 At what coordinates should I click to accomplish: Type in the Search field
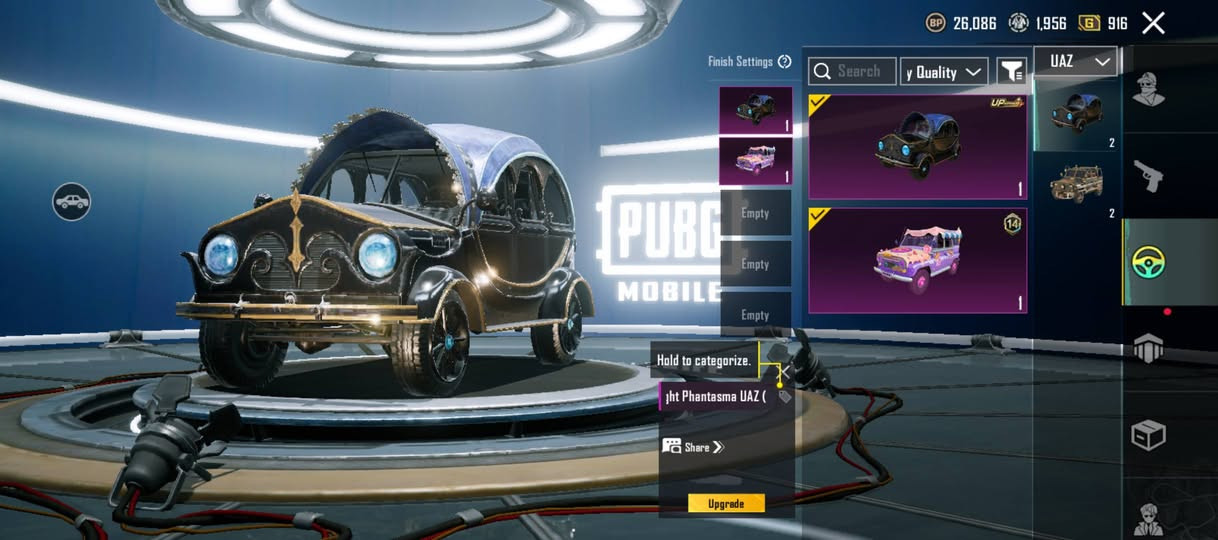(x=852, y=71)
